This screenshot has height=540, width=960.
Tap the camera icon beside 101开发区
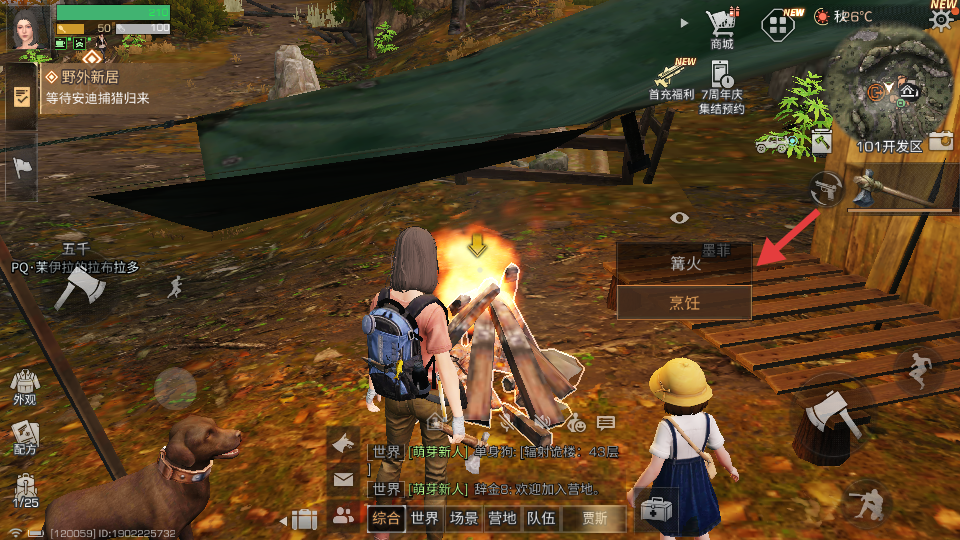click(941, 142)
